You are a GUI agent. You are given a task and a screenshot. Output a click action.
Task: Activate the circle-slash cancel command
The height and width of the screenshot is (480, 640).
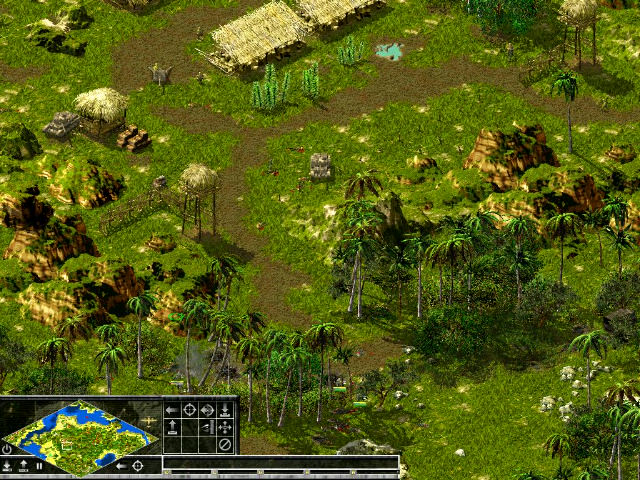(225, 445)
